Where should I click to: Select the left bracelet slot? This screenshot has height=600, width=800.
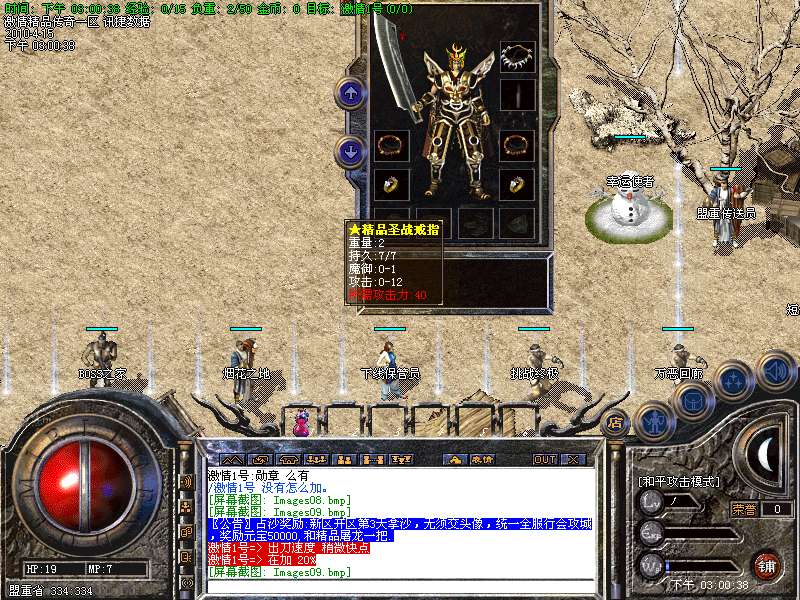[x=388, y=146]
